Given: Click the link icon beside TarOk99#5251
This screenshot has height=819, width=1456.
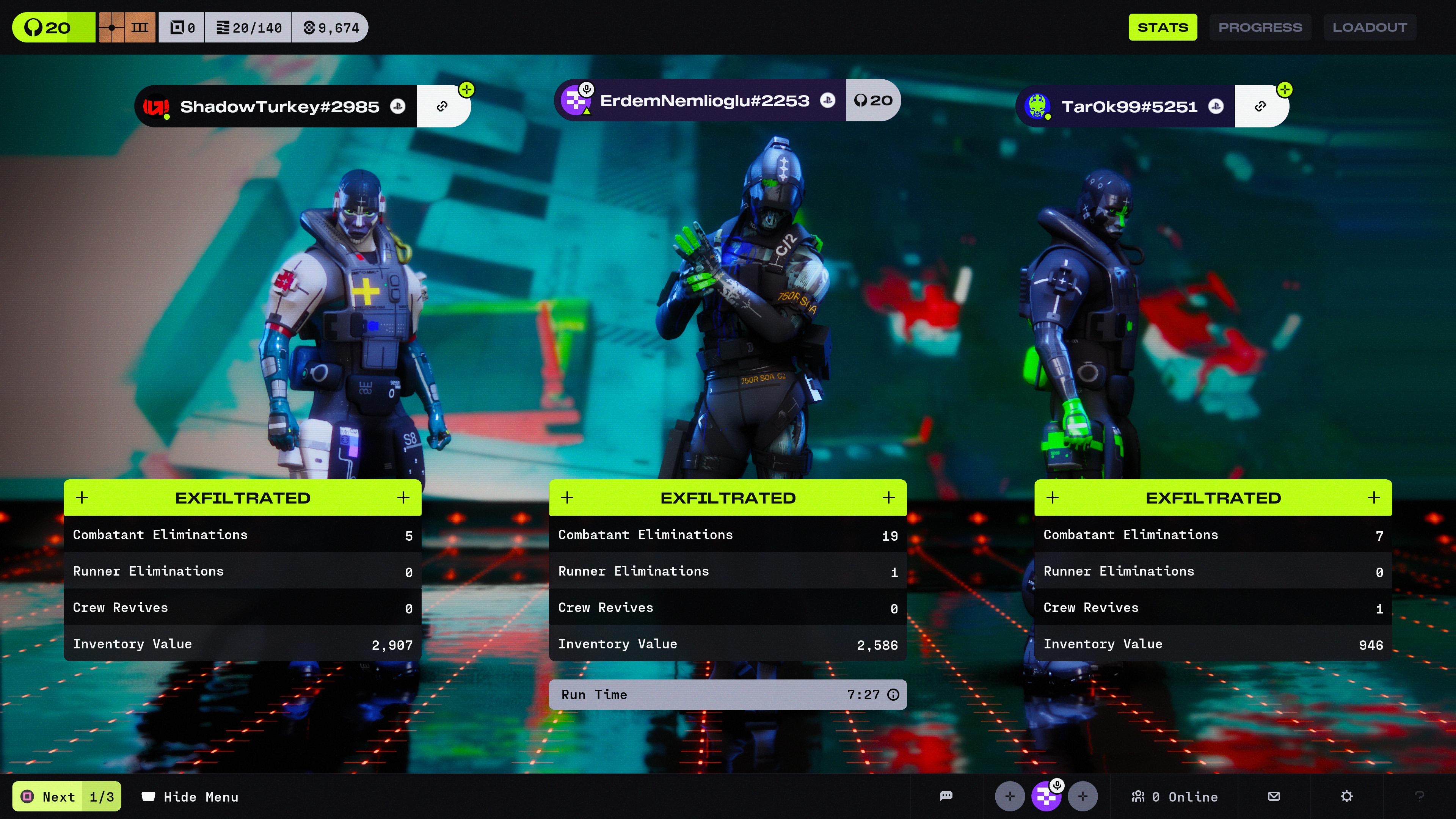Looking at the screenshot, I should coord(1260,106).
